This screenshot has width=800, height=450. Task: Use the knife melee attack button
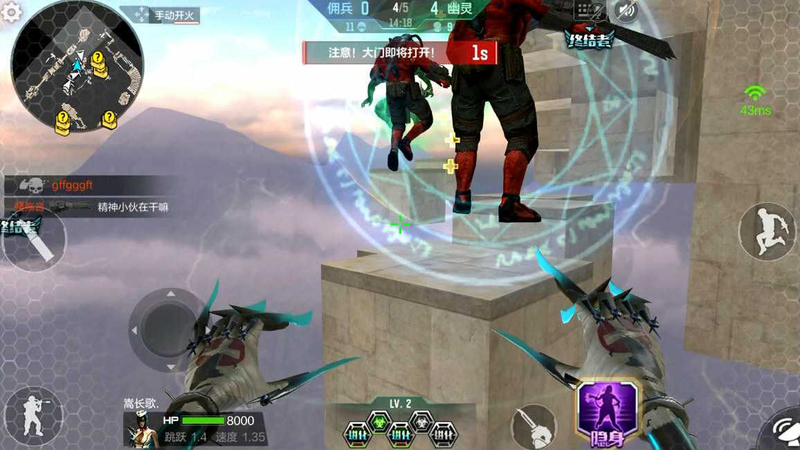pos(535,427)
